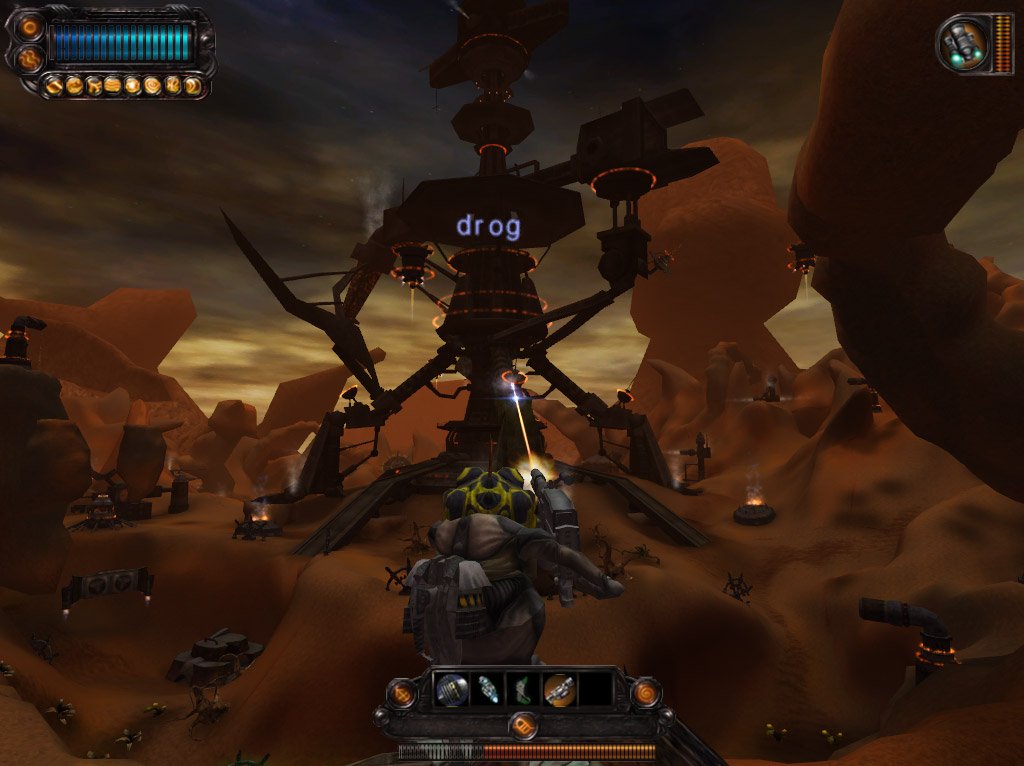The height and width of the screenshot is (766, 1024).
Task: Click the orange squiggle button under ring button
Action: tap(30, 59)
